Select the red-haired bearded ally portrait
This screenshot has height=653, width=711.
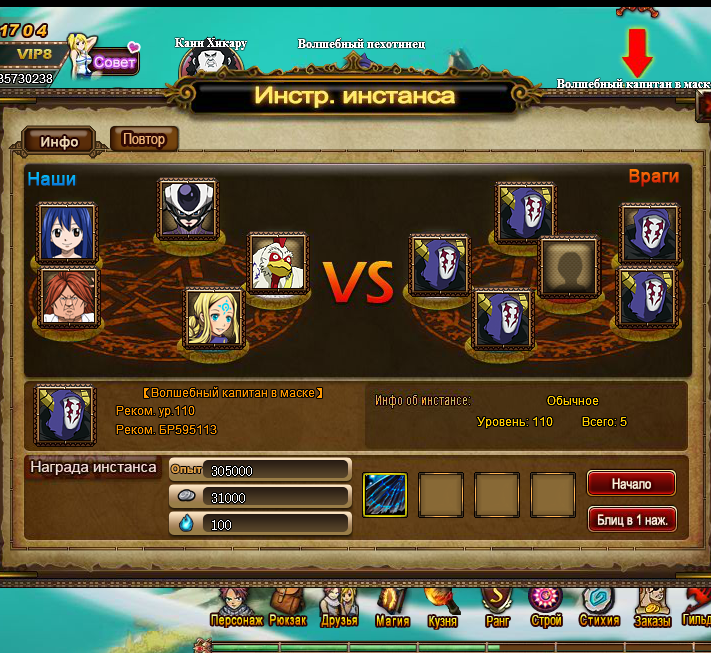pyautogui.click(x=69, y=297)
